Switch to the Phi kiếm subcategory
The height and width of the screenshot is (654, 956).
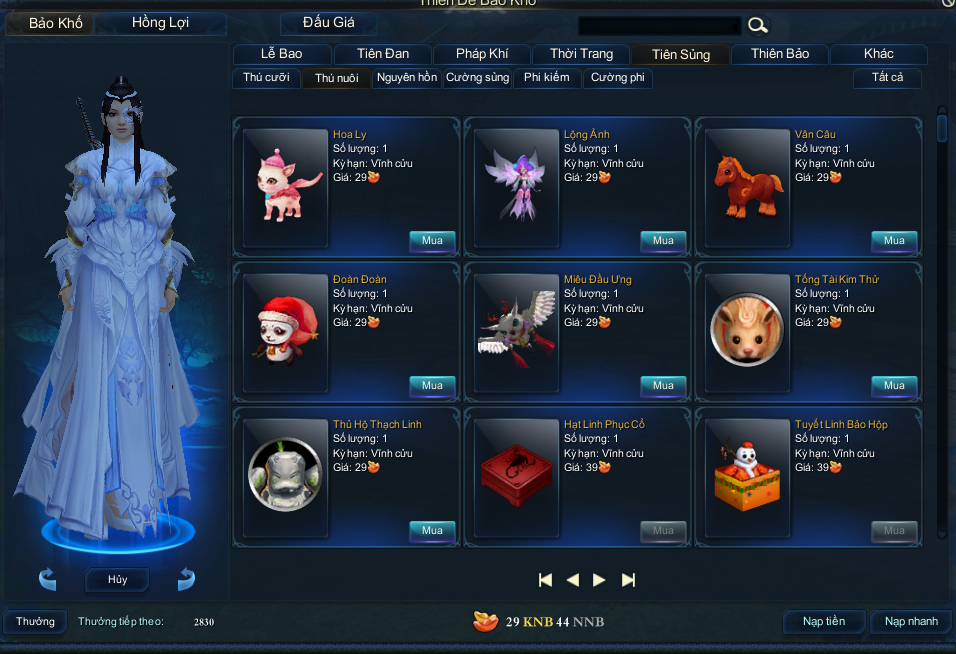click(x=546, y=78)
